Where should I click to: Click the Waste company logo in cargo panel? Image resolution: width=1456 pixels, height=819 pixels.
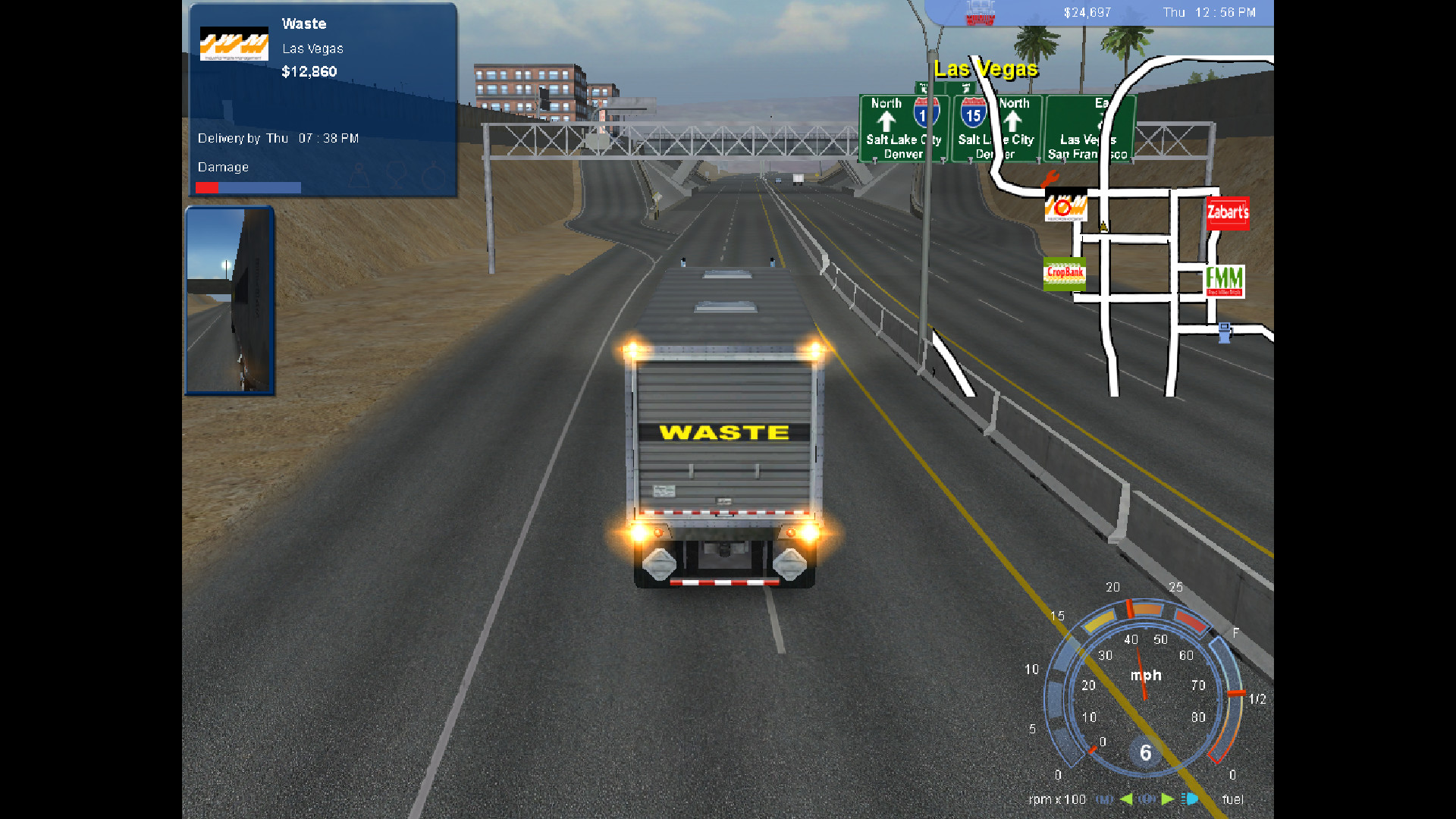(x=234, y=44)
